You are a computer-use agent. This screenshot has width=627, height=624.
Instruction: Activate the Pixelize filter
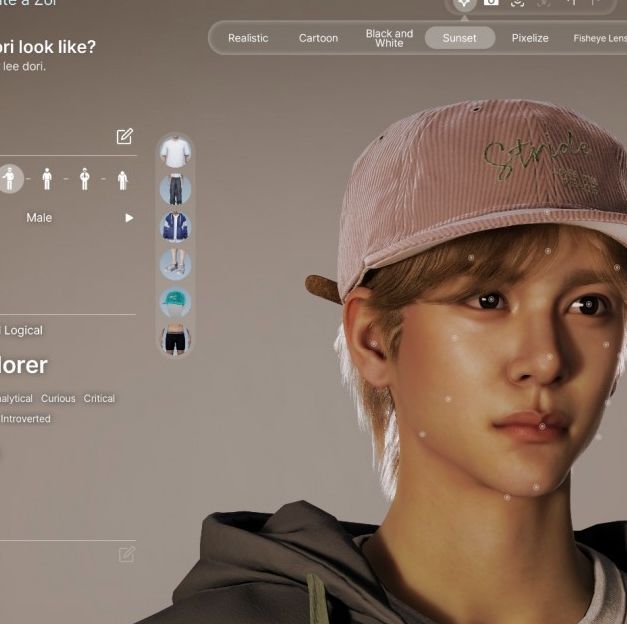pyautogui.click(x=530, y=38)
